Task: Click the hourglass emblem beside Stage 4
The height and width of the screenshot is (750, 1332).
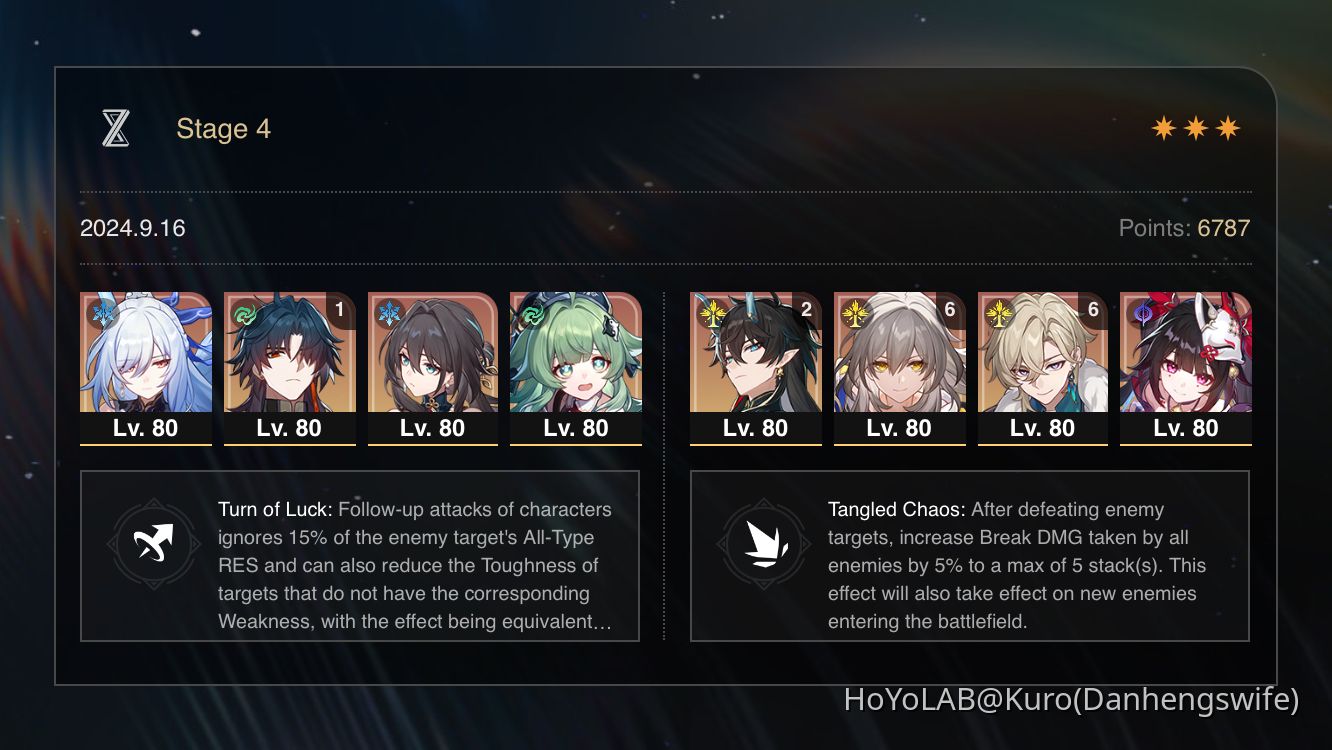Action: pos(115,128)
